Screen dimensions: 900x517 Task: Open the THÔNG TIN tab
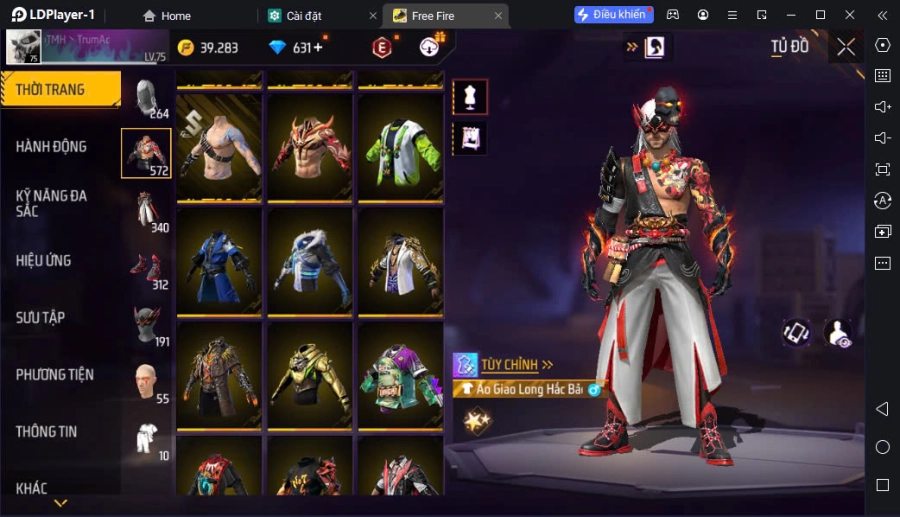pyautogui.click(x=47, y=432)
